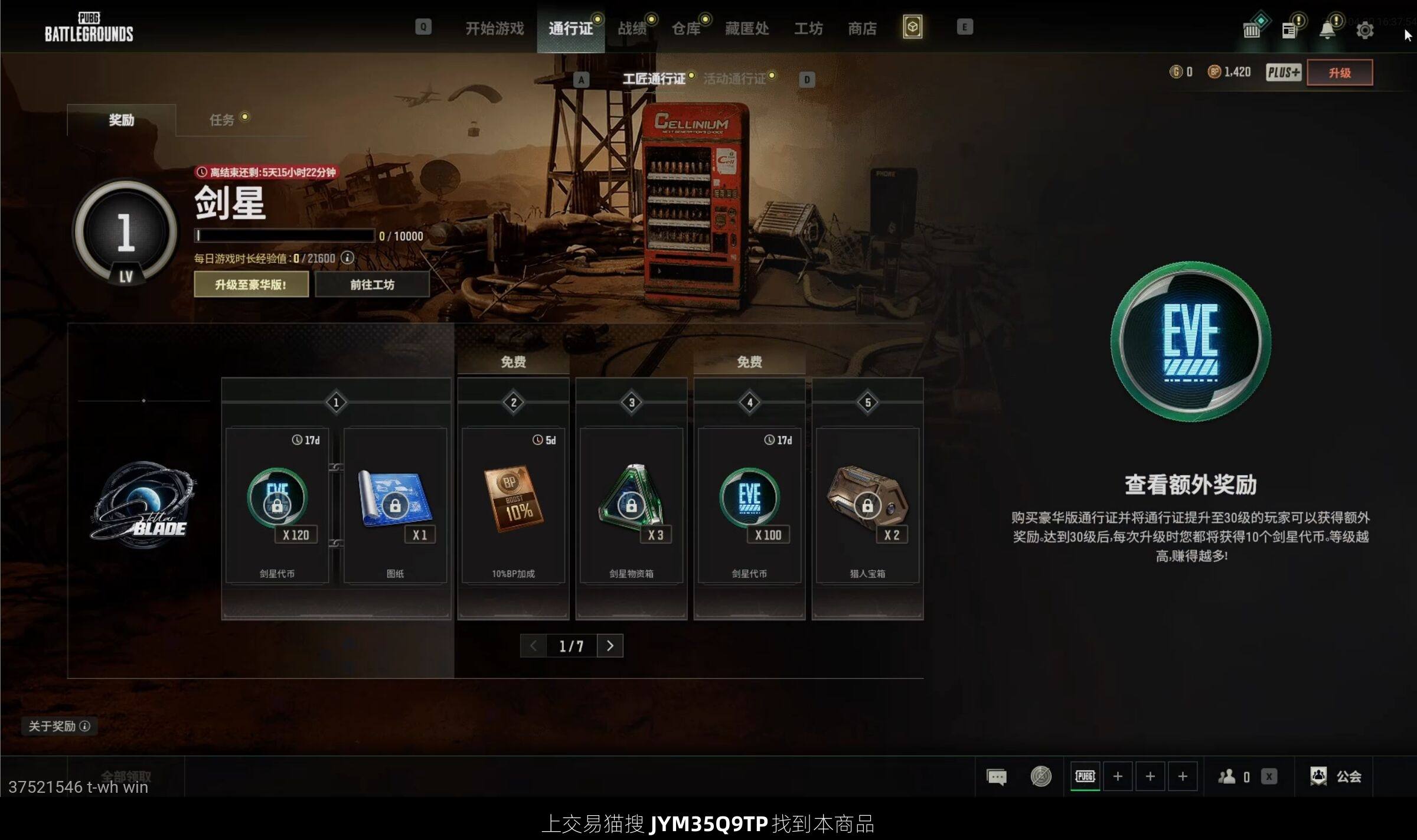The height and width of the screenshot is (840, 1417).
Task: Select the 10%BP加成 reward card
Action: pos(513,505)
